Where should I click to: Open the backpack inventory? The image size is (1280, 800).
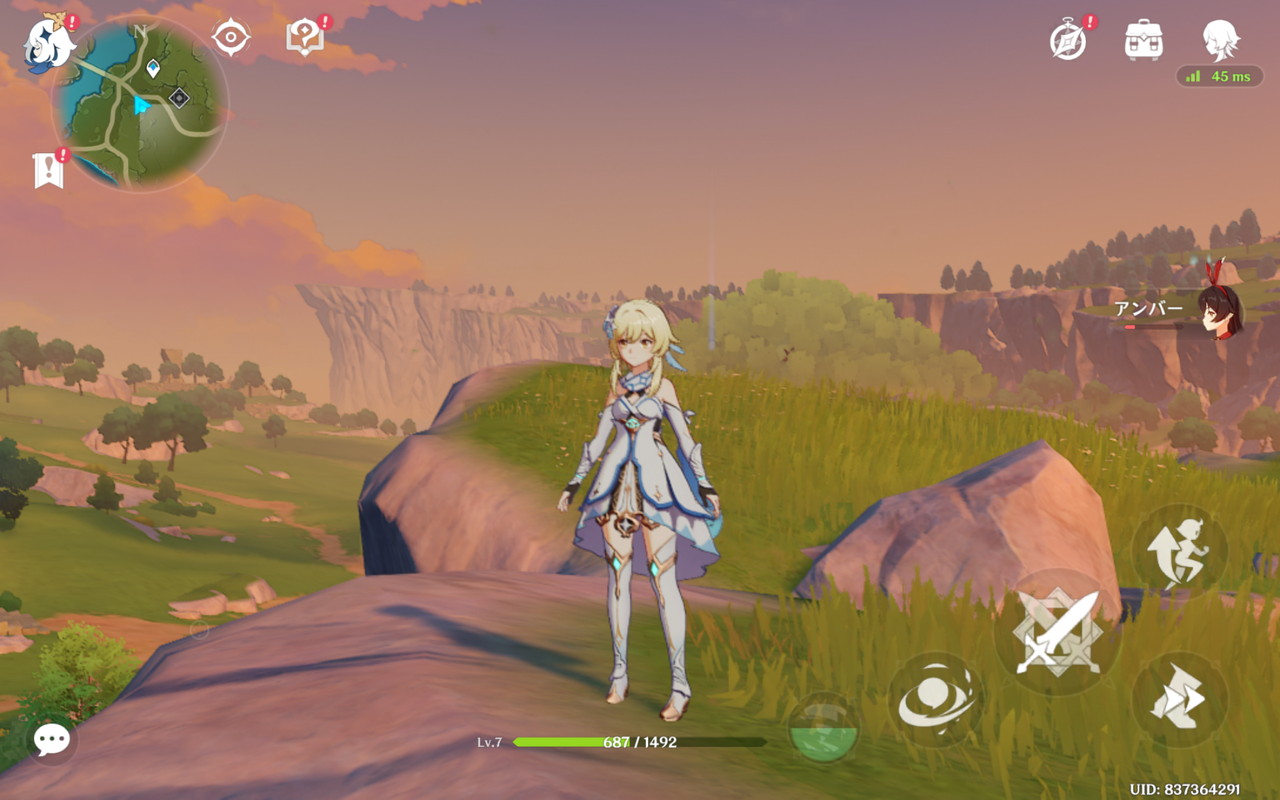pyautogui.click(x=1143, y=40)
